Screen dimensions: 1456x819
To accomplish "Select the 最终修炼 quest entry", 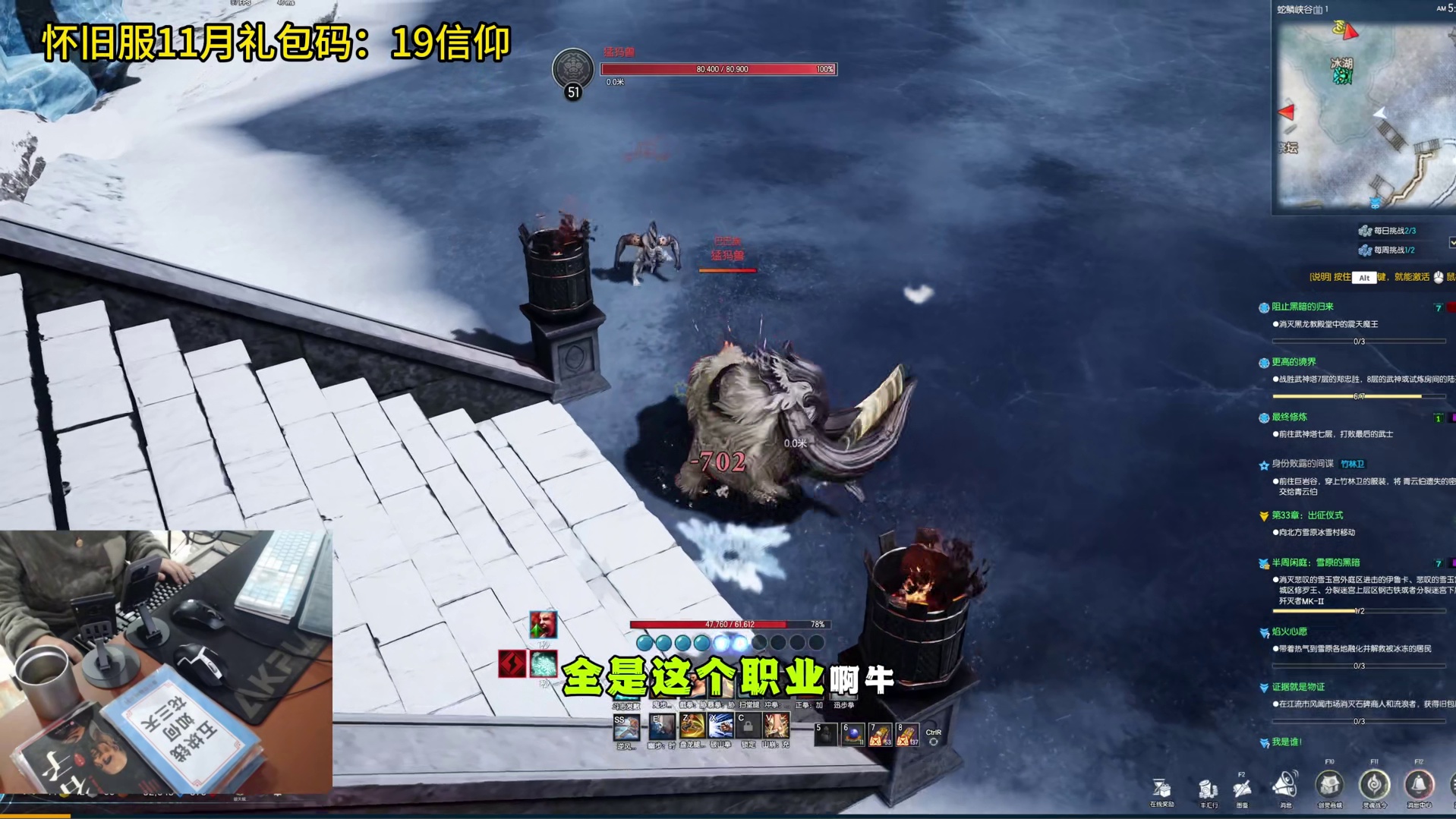I will 1289,417.
